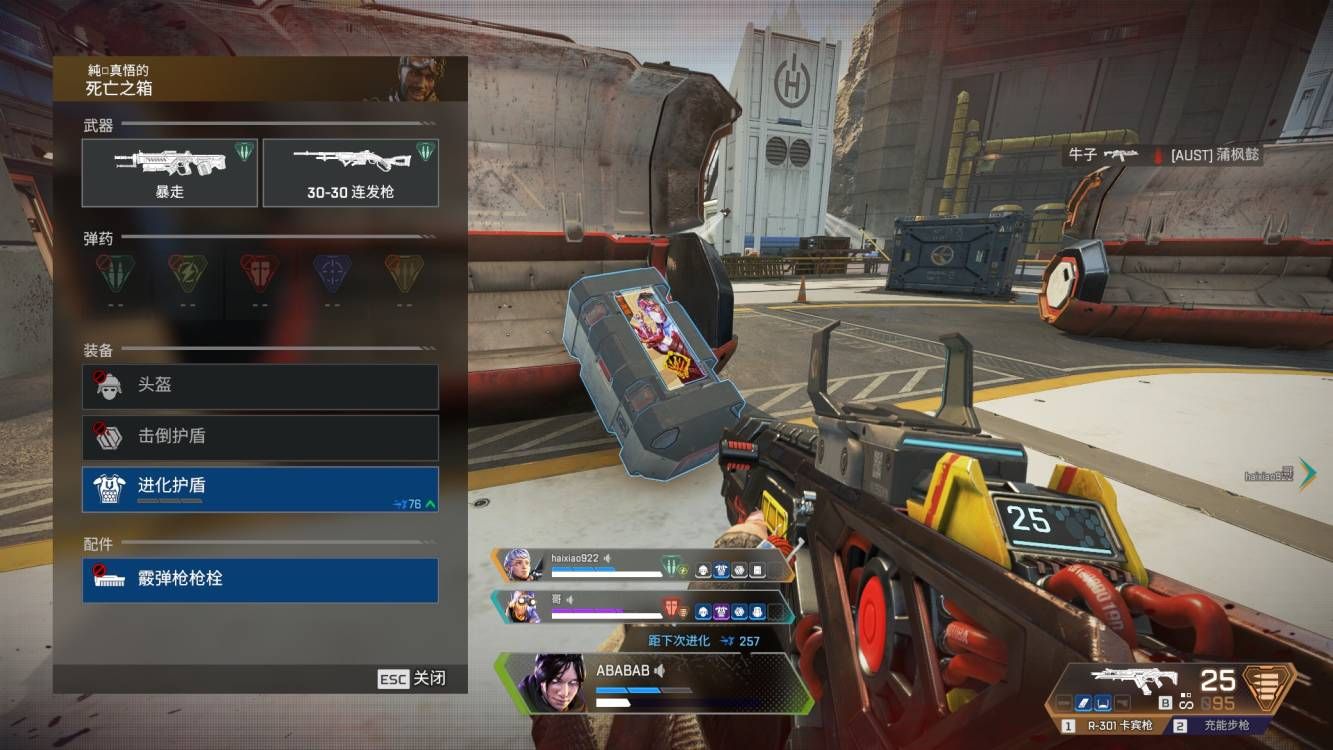1333x750 pixels.
Task: Choose the 击倒护盾 equipment row
Action: [x=260, y=437]
